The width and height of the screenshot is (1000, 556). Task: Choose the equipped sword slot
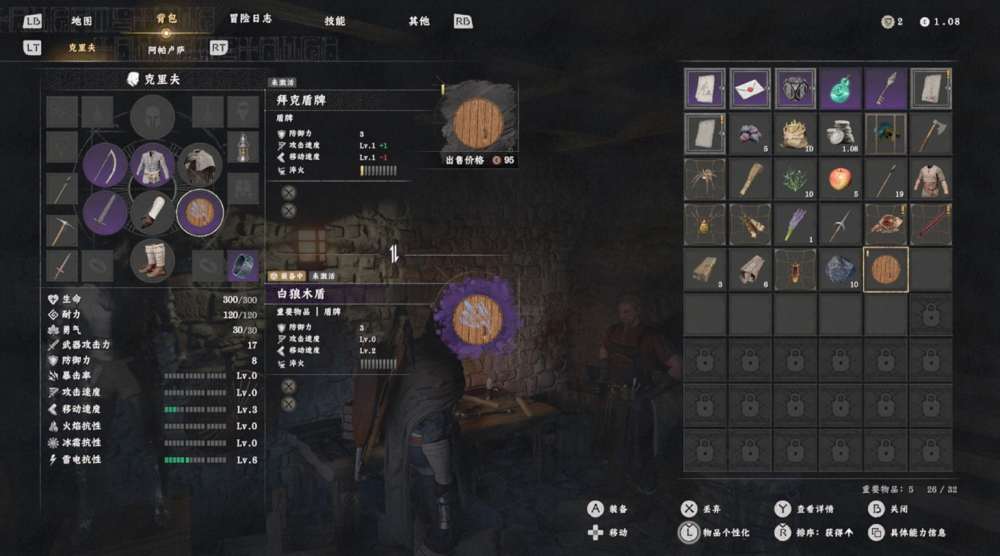tap(105, 212)
